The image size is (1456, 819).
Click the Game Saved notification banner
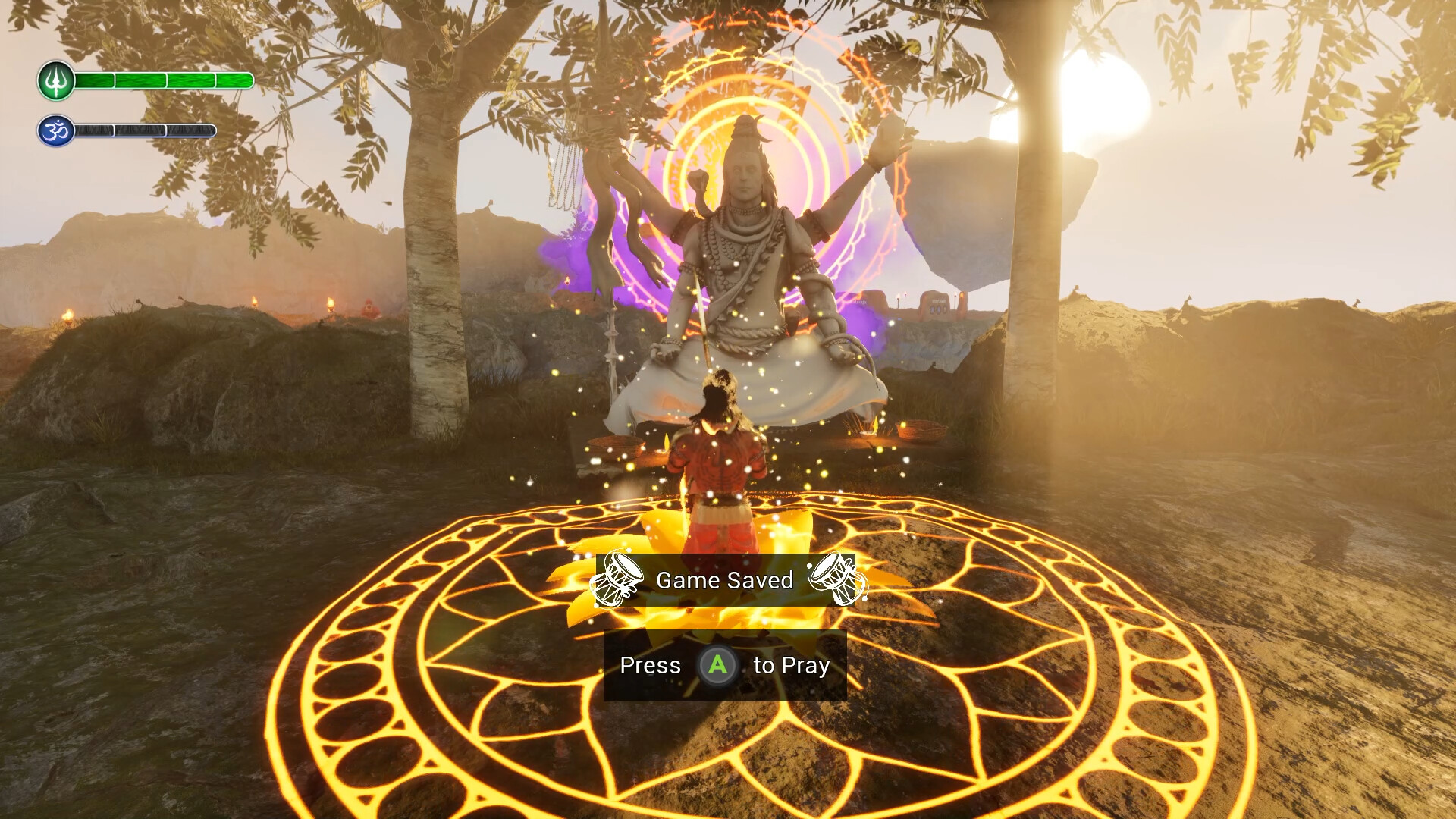(726, 579)
